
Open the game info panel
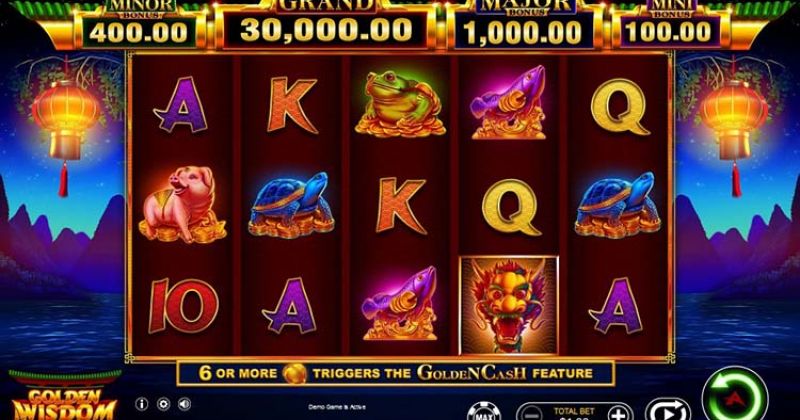click(x=141, y=404)
